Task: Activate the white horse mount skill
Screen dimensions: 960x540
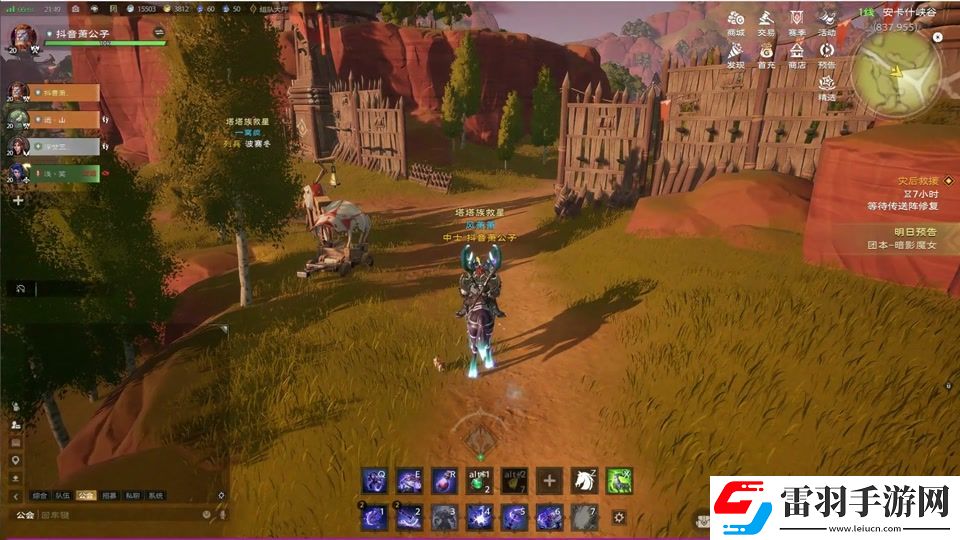Action: [x=583, y=481]
